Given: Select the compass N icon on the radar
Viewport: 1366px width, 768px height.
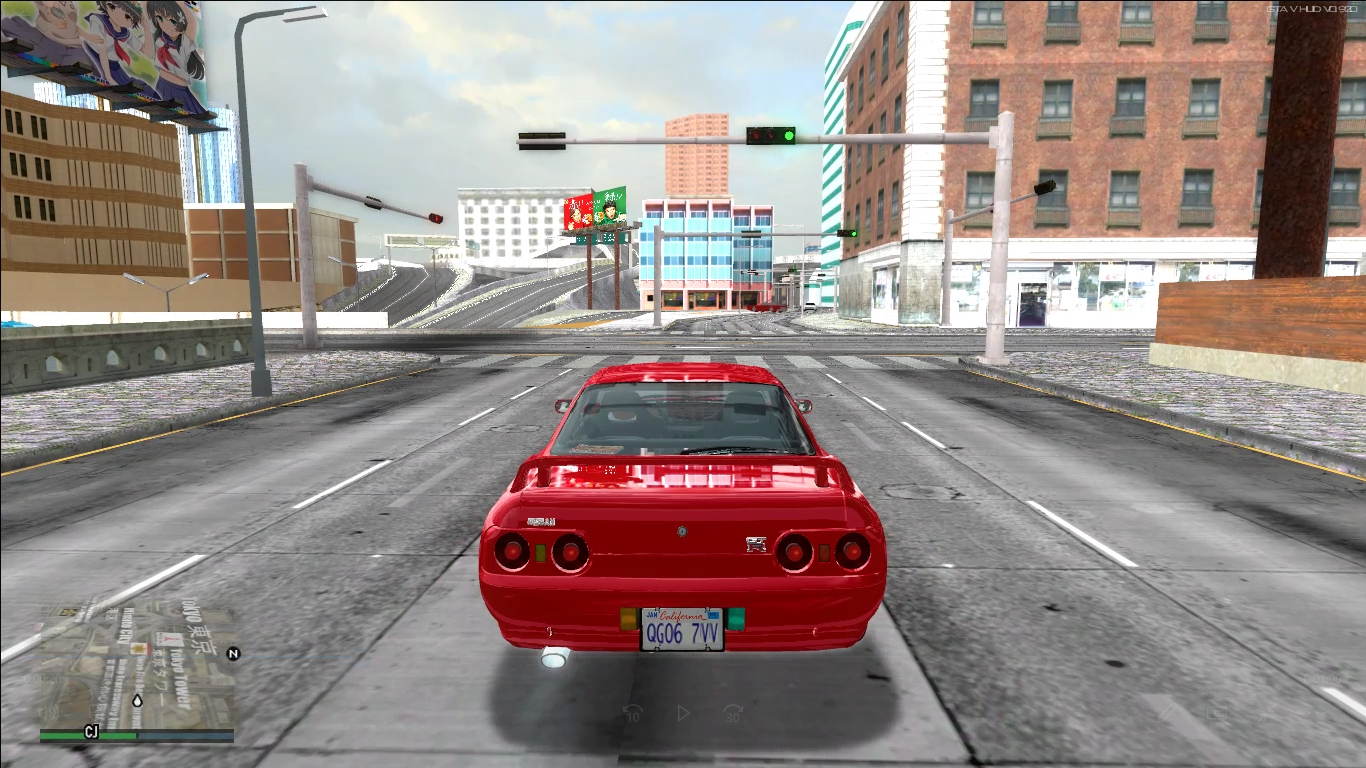Looking at the screenshot, I should tap(233, 653).
